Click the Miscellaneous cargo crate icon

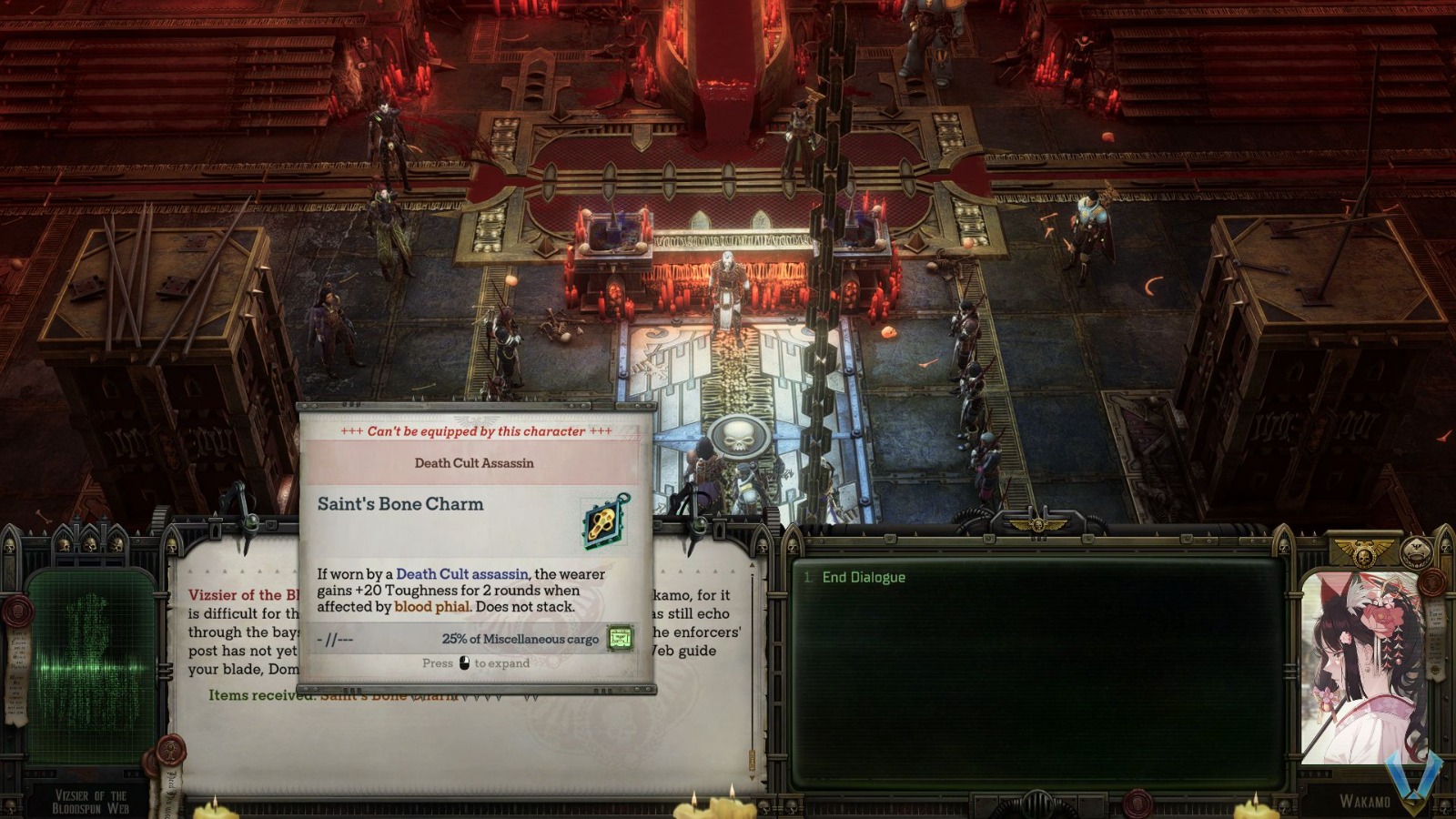[x=621, y=638]
